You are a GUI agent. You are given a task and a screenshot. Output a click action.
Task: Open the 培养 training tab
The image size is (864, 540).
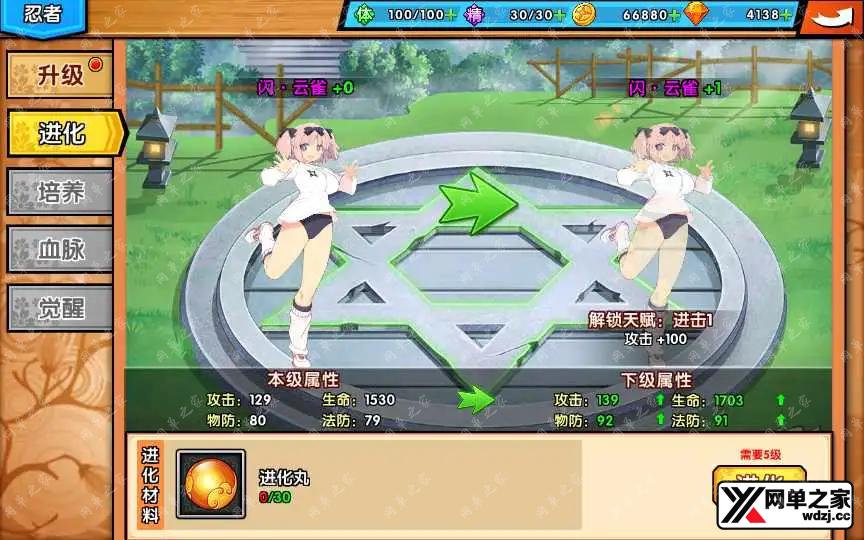tap(60, 191)
